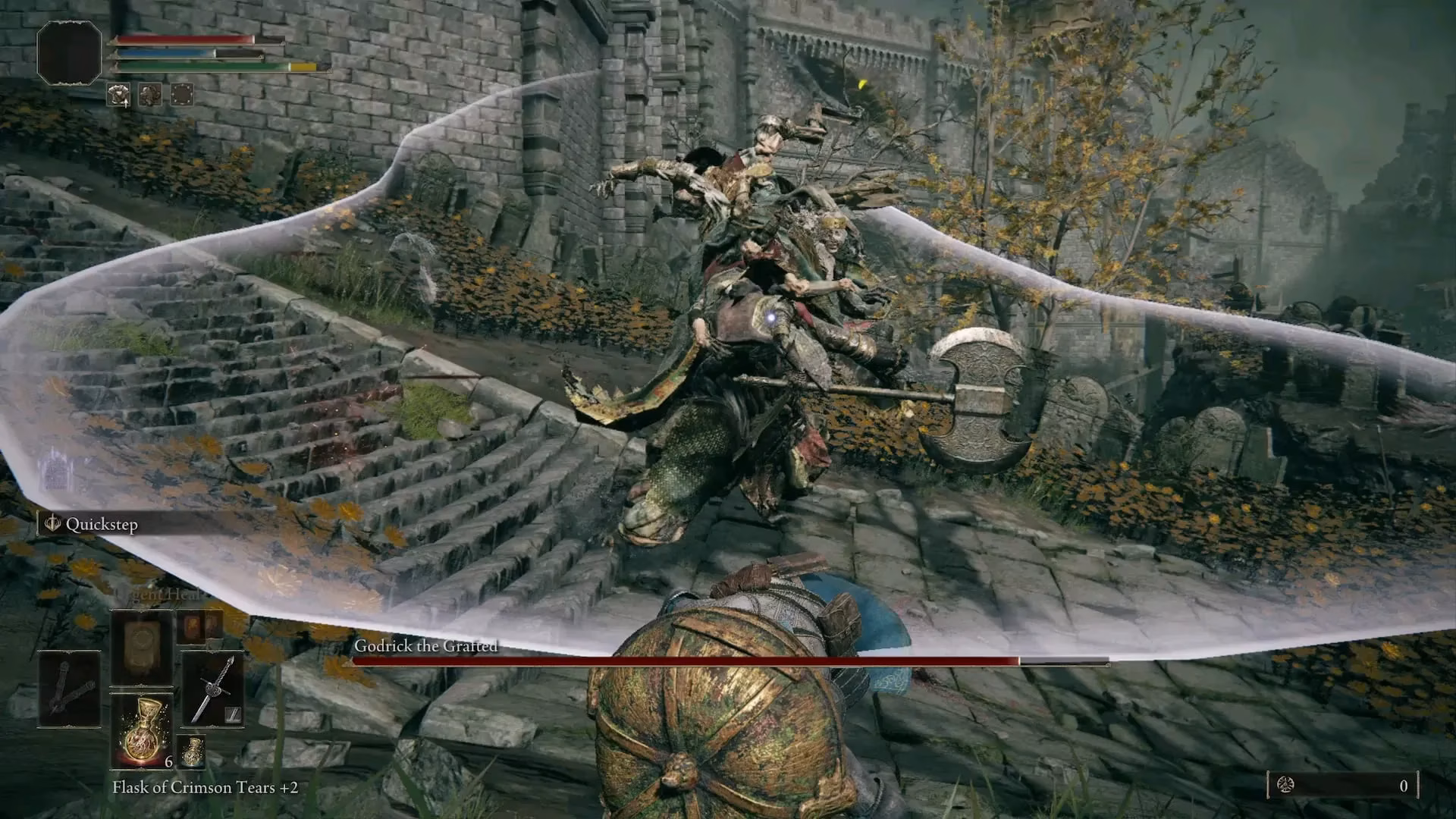1456x819 pixels.
Task: Expand the octagonal rune meter top left
Action: tap(70, 53)
